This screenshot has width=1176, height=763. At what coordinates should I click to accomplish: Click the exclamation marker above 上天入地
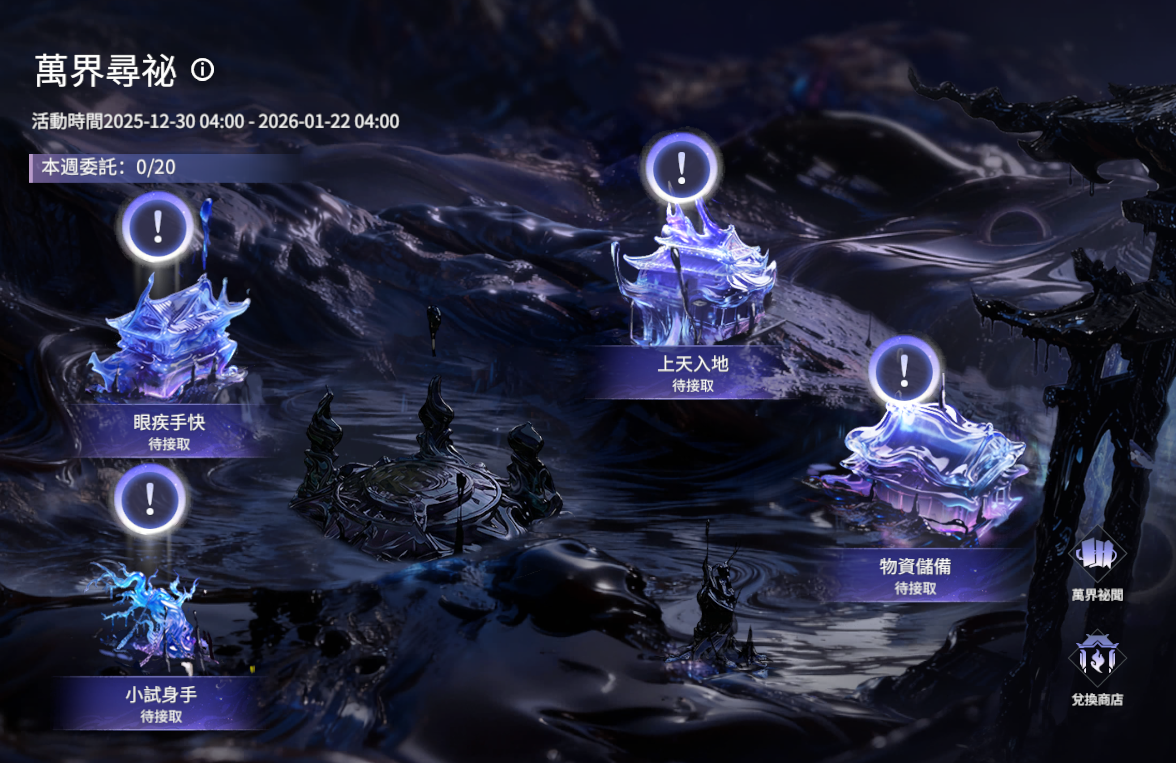click(x=682, y=169)
